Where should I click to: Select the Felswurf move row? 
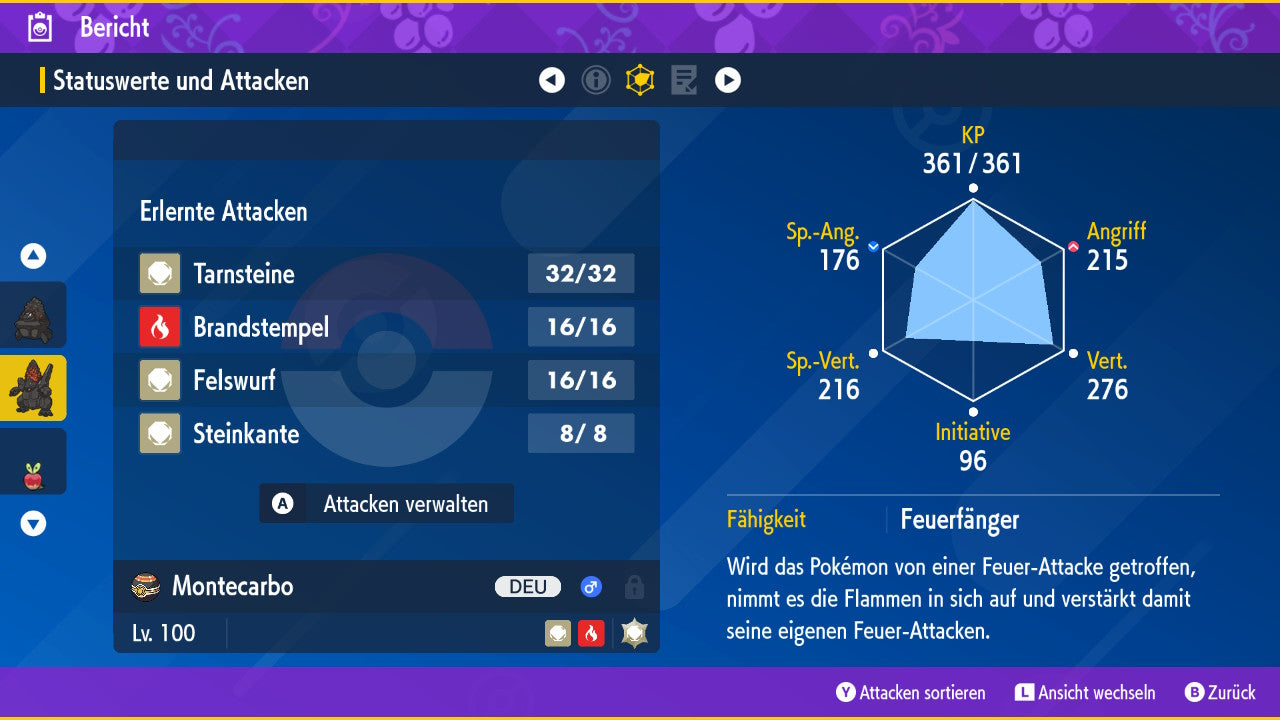pyautogui.click(x=386, y=380)
